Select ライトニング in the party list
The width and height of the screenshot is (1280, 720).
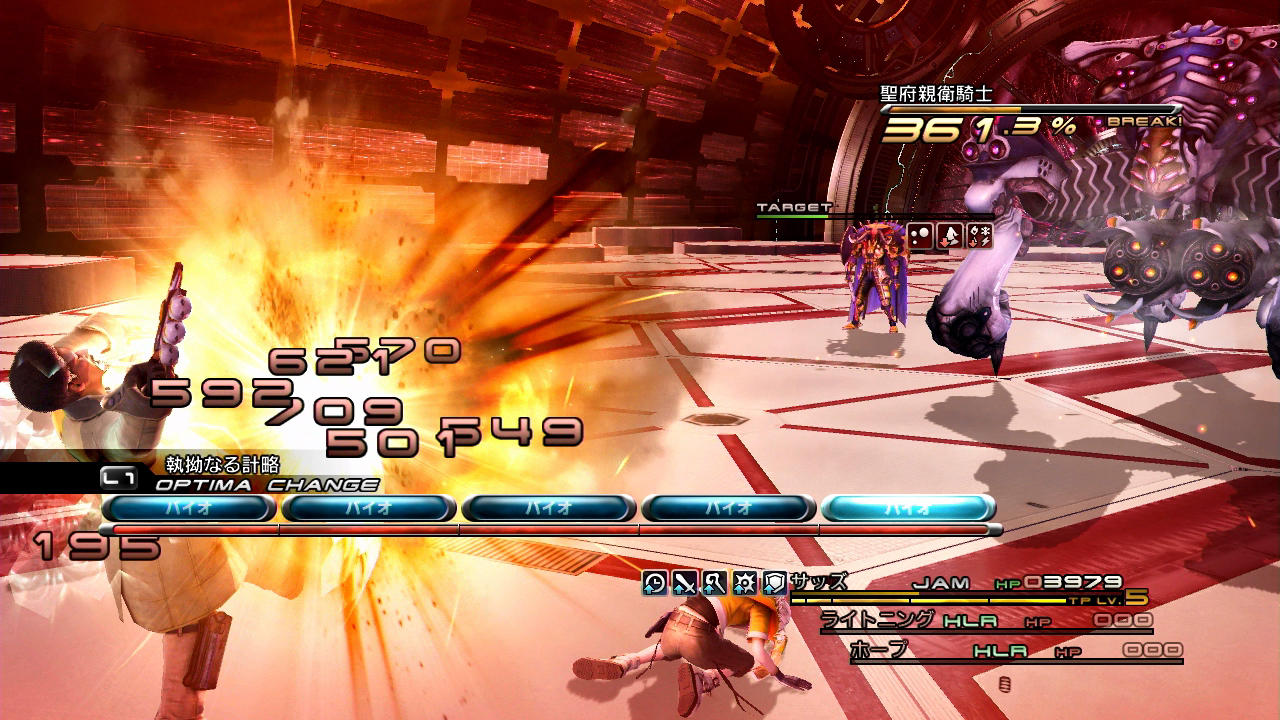tap(878, 620)
